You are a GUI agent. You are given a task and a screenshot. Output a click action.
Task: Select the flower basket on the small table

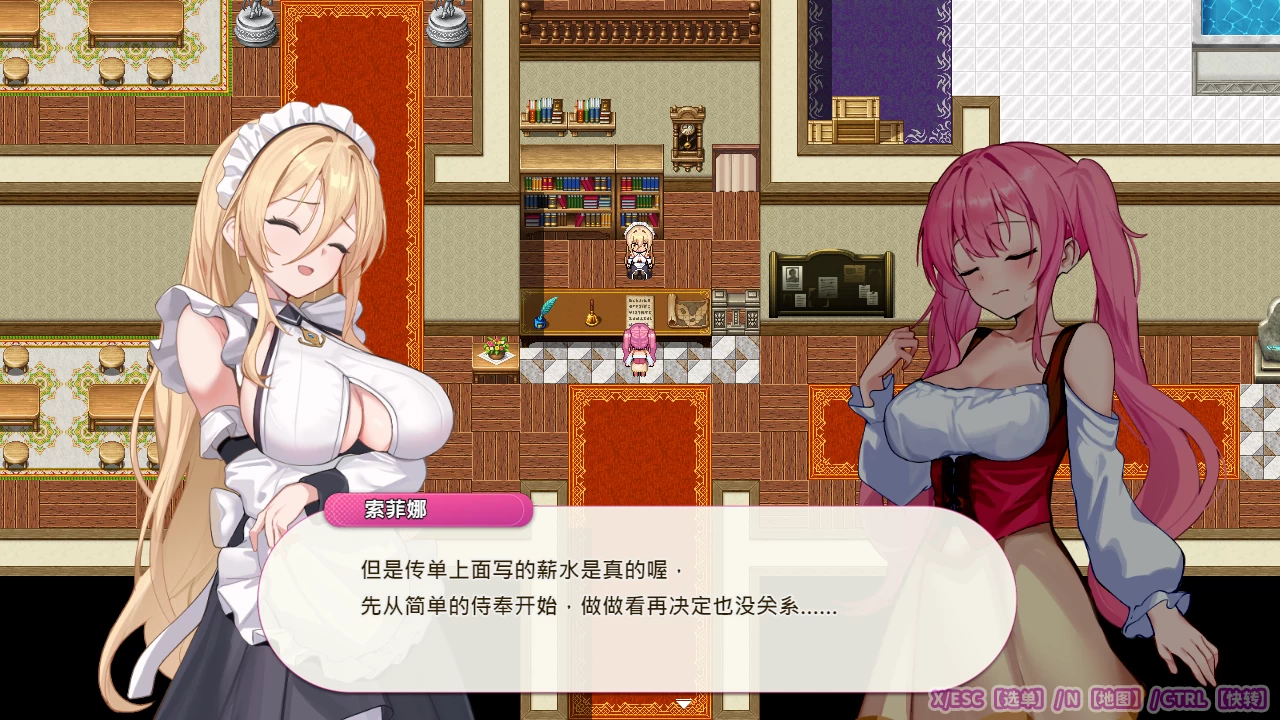[x=496, y=349]
